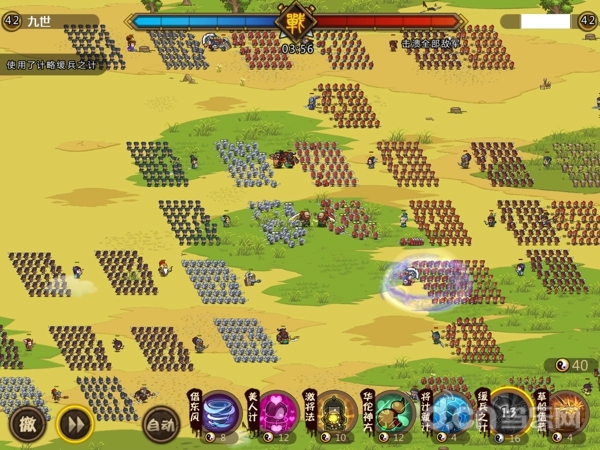Click the 缓兵之计 skill on cooldown

tap(511, 410)
